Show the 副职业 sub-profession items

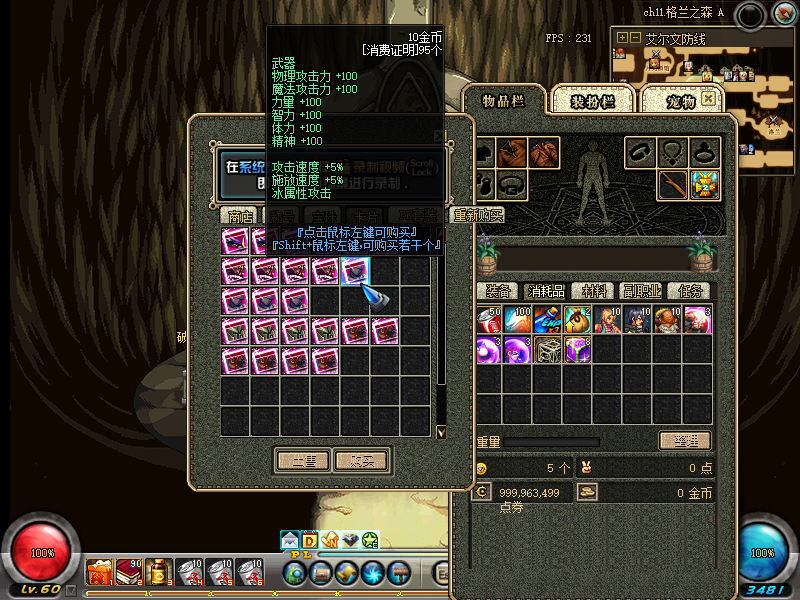[641, 291]
